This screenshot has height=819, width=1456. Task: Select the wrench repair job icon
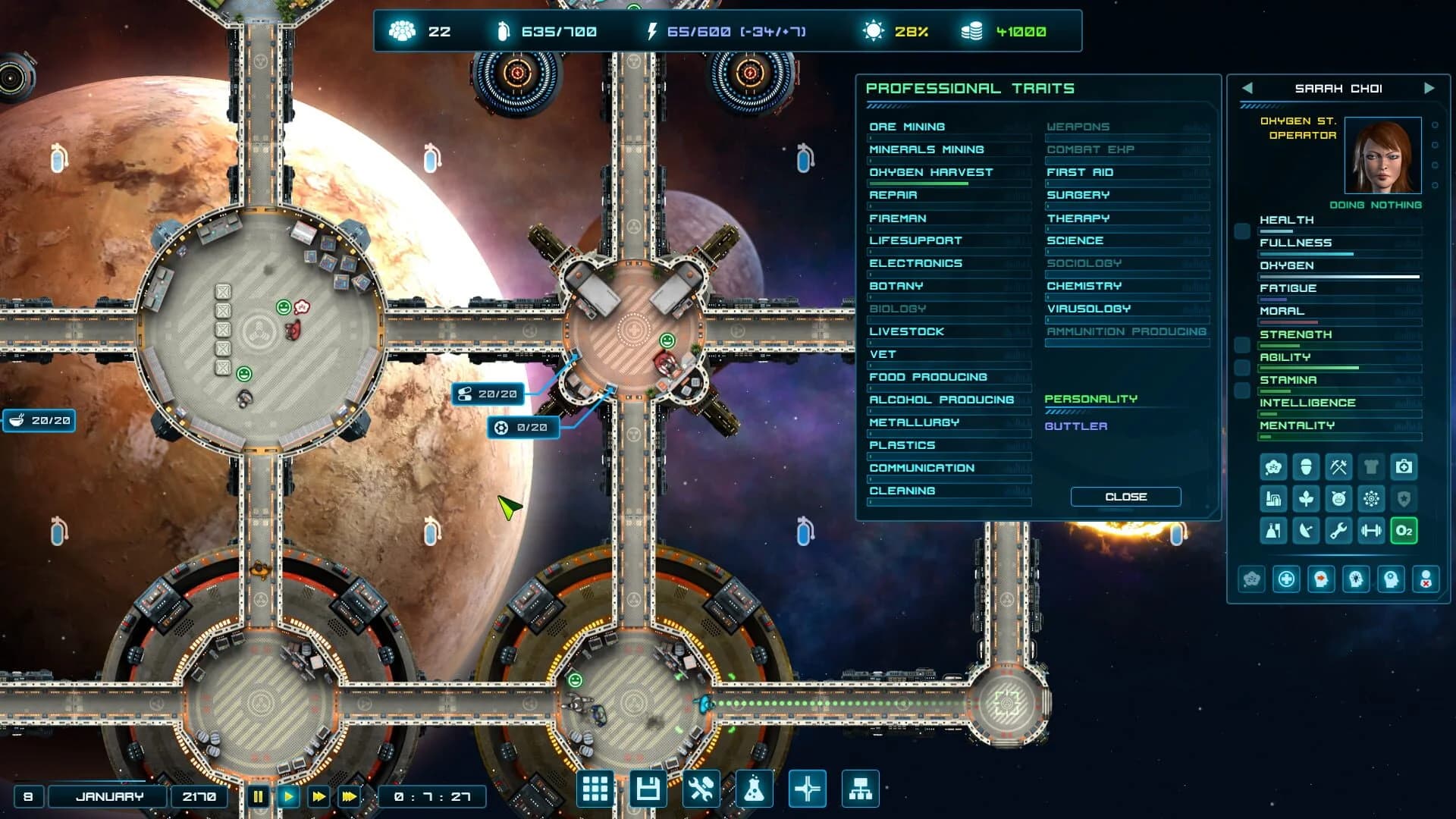[x=1338, y=531]
